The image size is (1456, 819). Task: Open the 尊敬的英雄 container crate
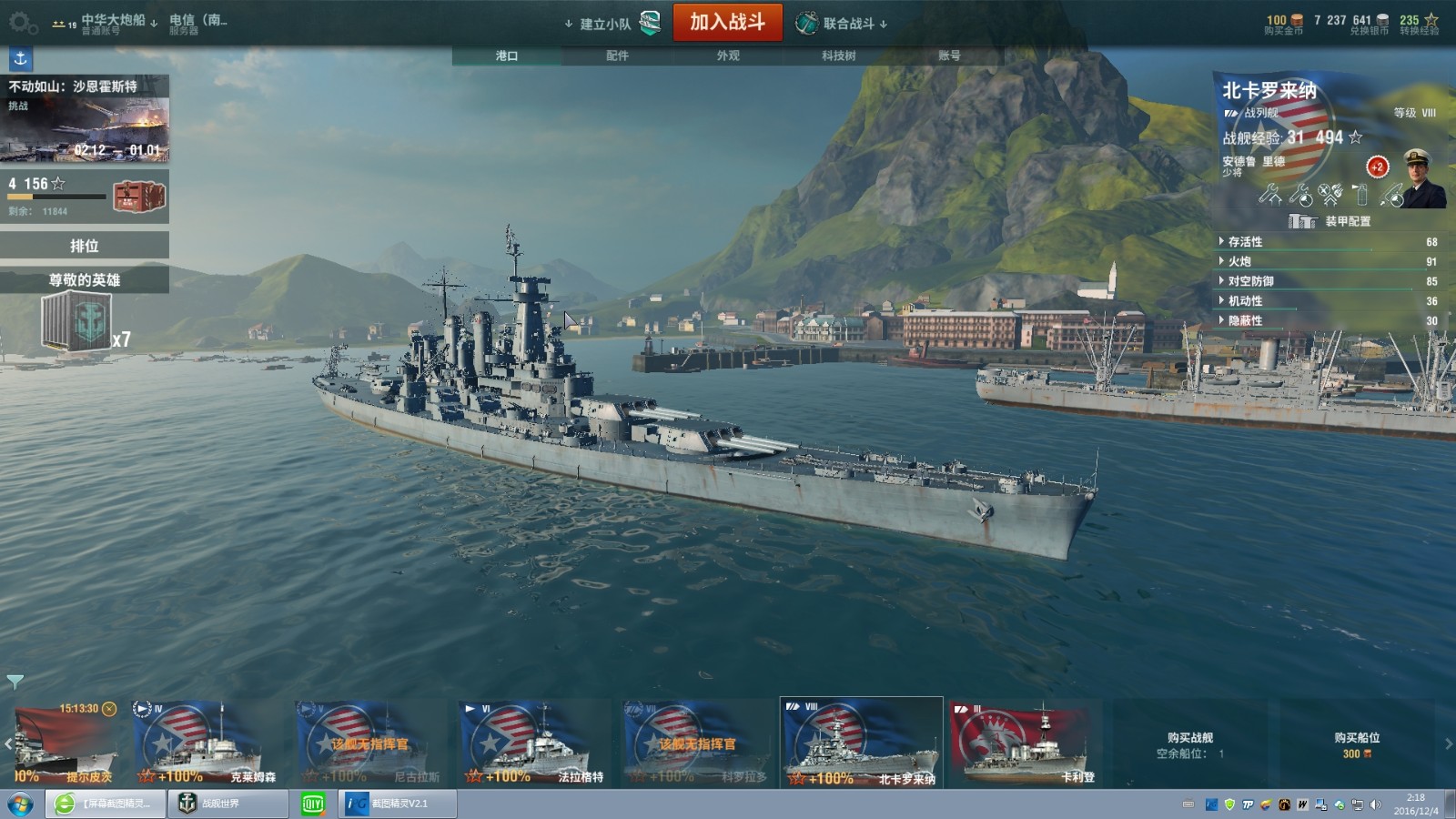(x=76, y=322)
